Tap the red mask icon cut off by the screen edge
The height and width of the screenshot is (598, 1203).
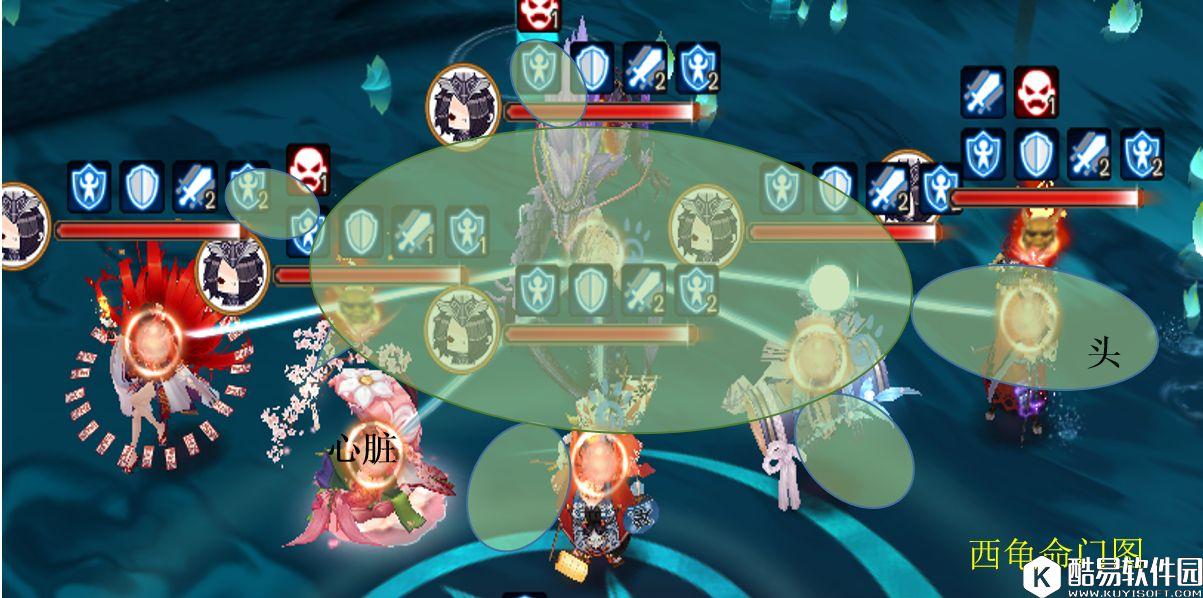click(537, 12)
